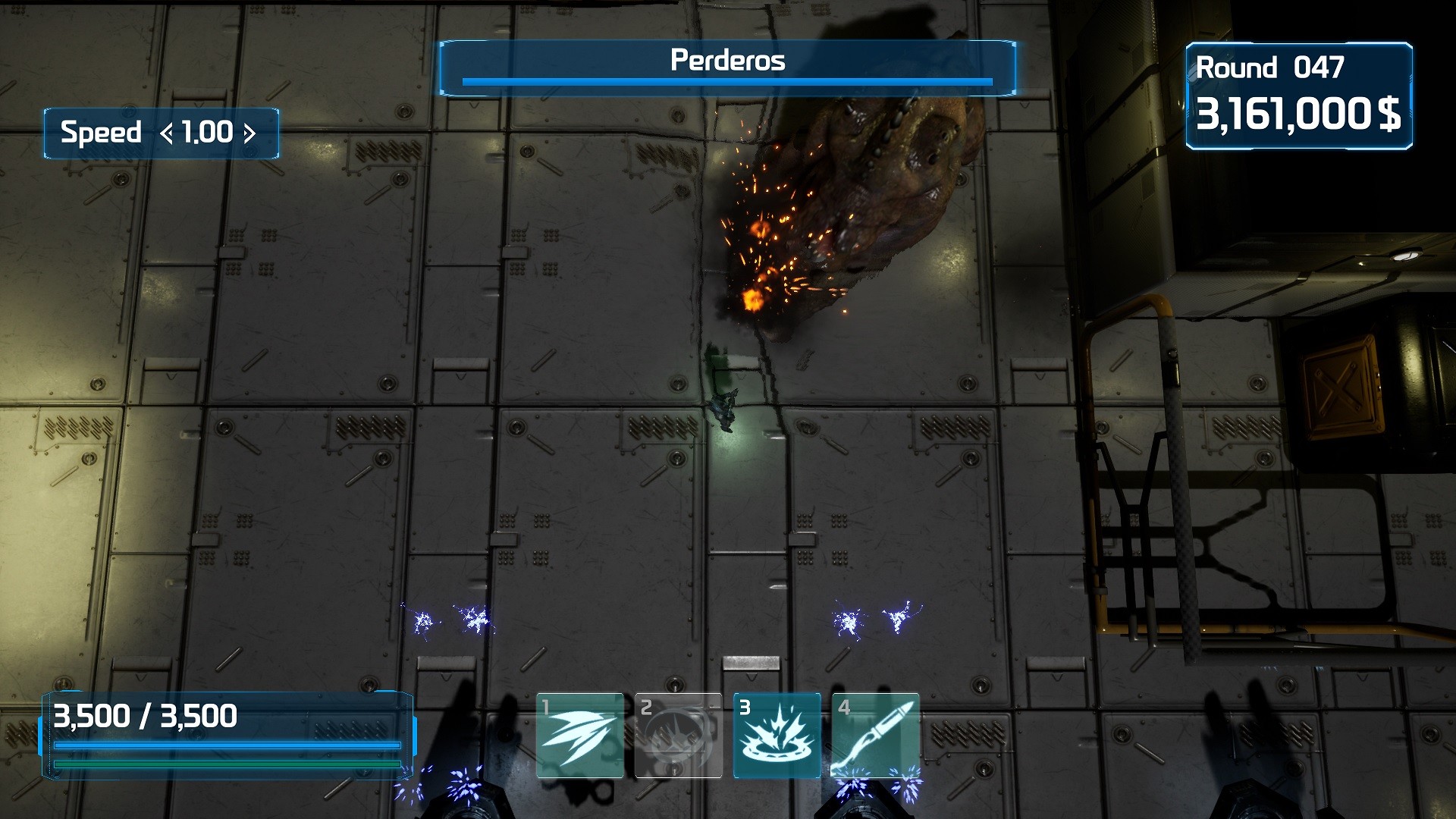Screen dimensions: 1456x819
Task: Click the Speed control panel label
Action: [x=102, y=133]
